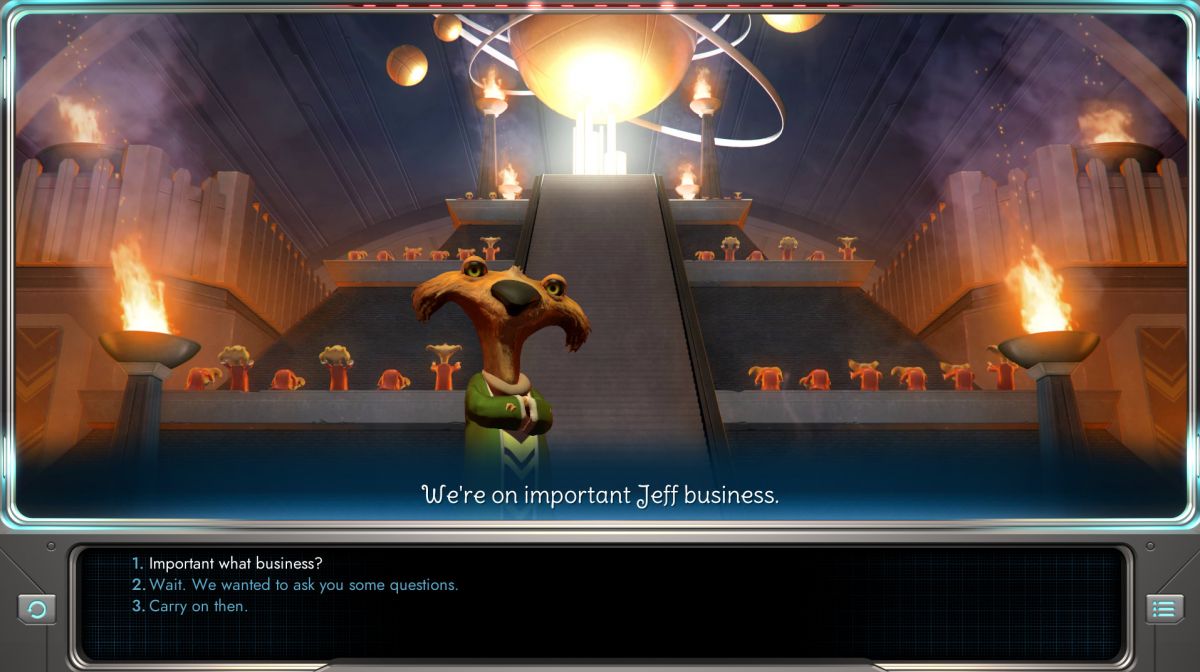1200x672 pixels.
Task: Click the circular arrow button left of dialogue
Action: (37, 609)
